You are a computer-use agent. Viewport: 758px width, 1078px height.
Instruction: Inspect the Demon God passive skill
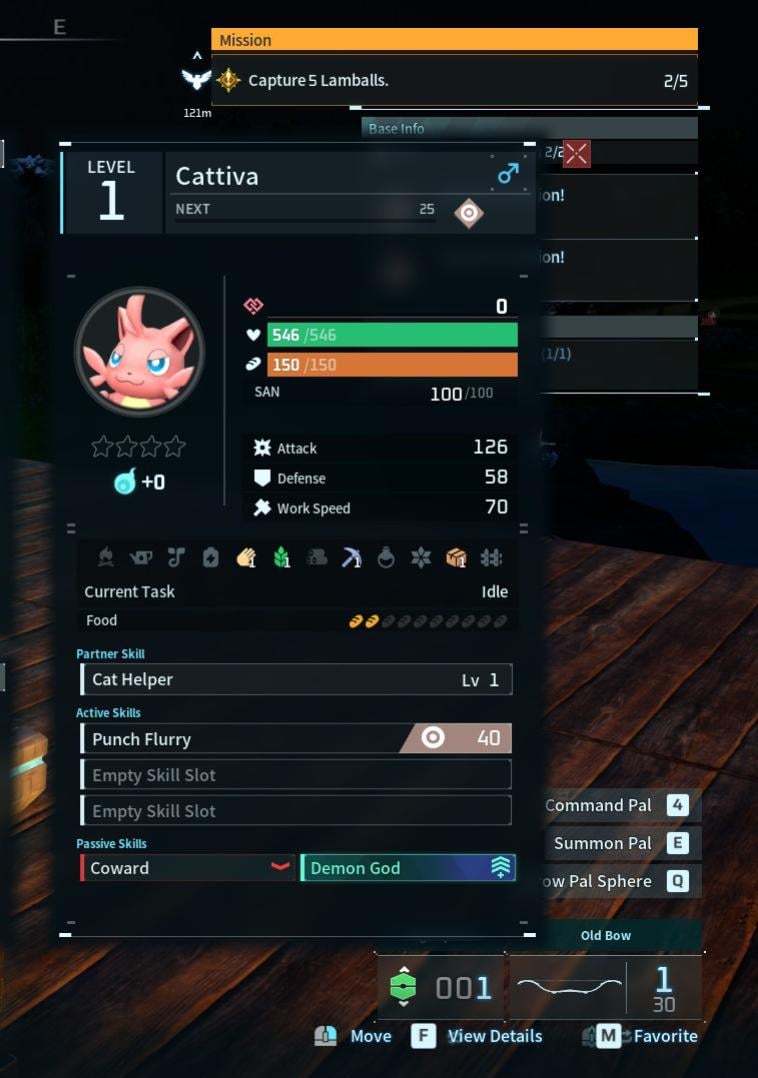[408, 868]
